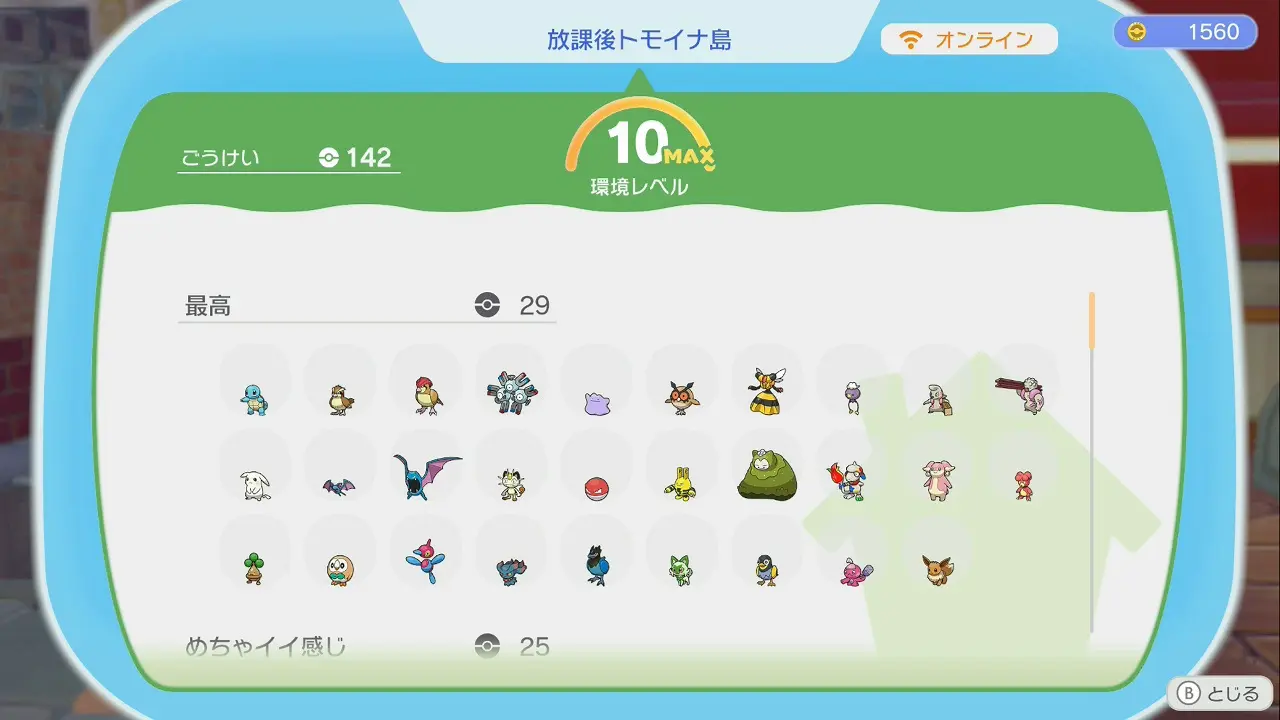
Task: Choose the Bonsly icon
Action: point(254,568)
